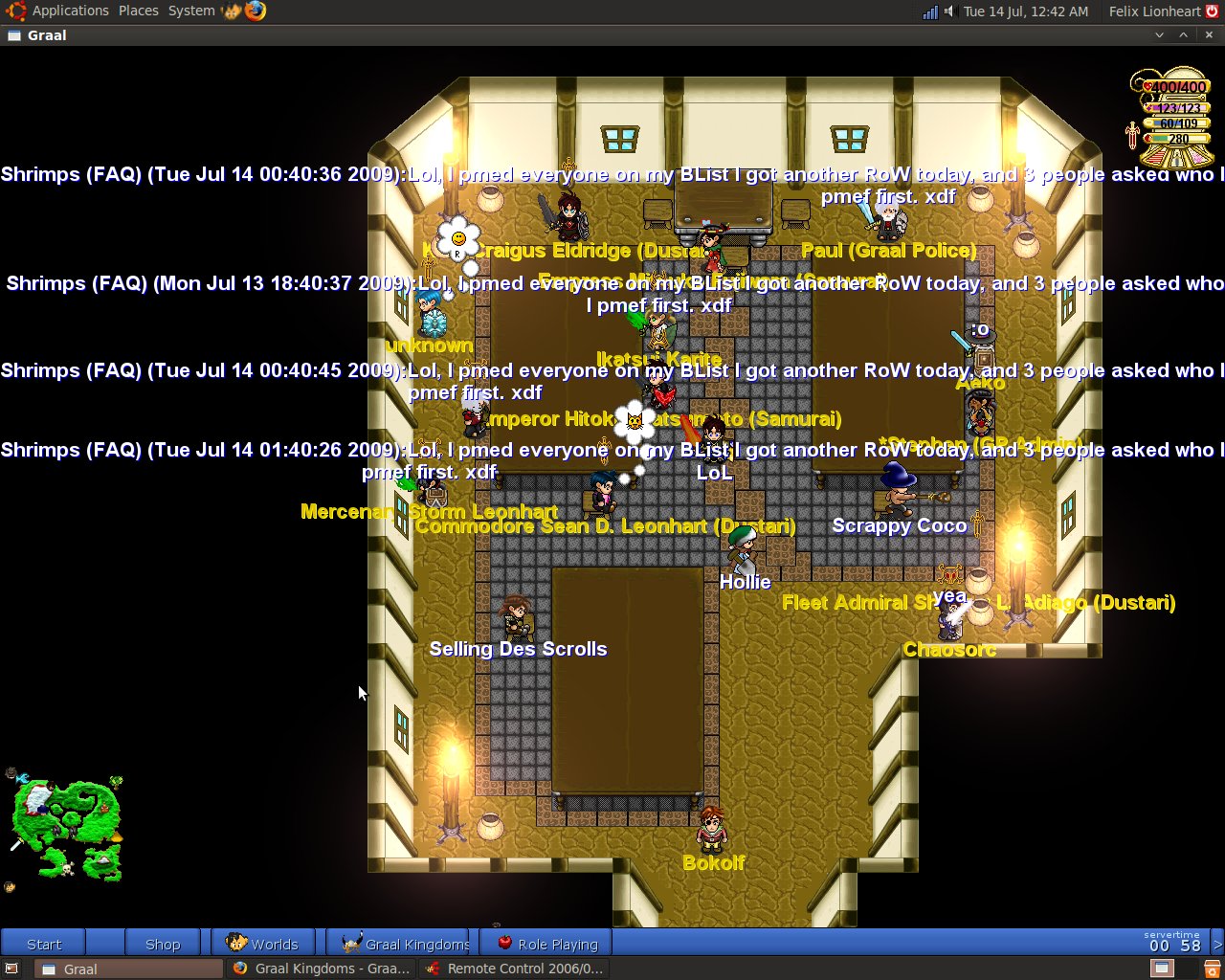This screenshot has width=1225, height=980.
Task: Close the Graal window
Action: (1209, 35)
